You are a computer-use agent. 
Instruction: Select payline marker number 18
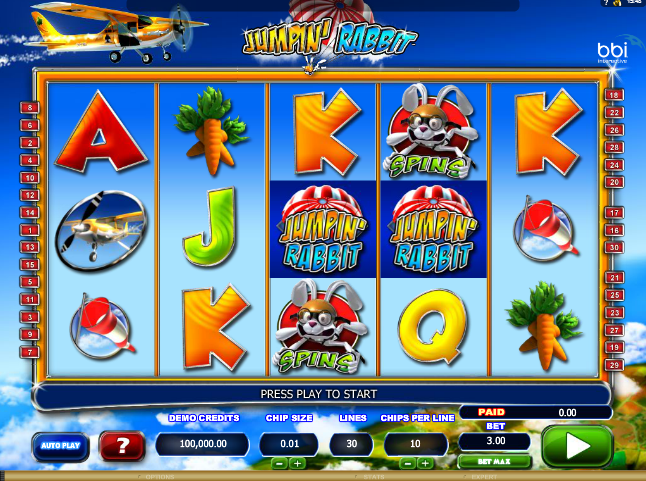coord(614,95)
